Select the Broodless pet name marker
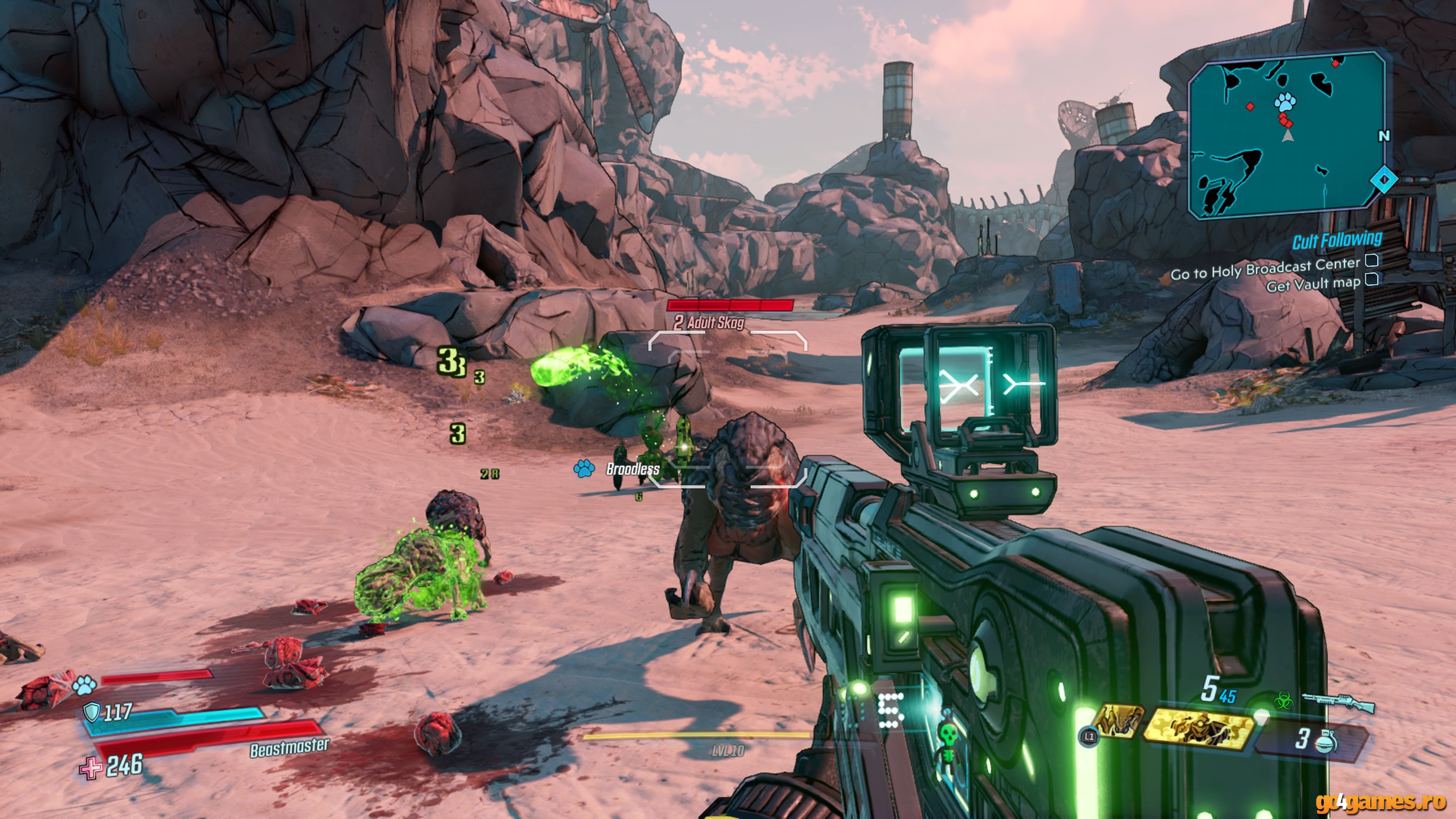The width and height of the screenshot is (1456, 819). pyautogui.click(x=632, y=469)
